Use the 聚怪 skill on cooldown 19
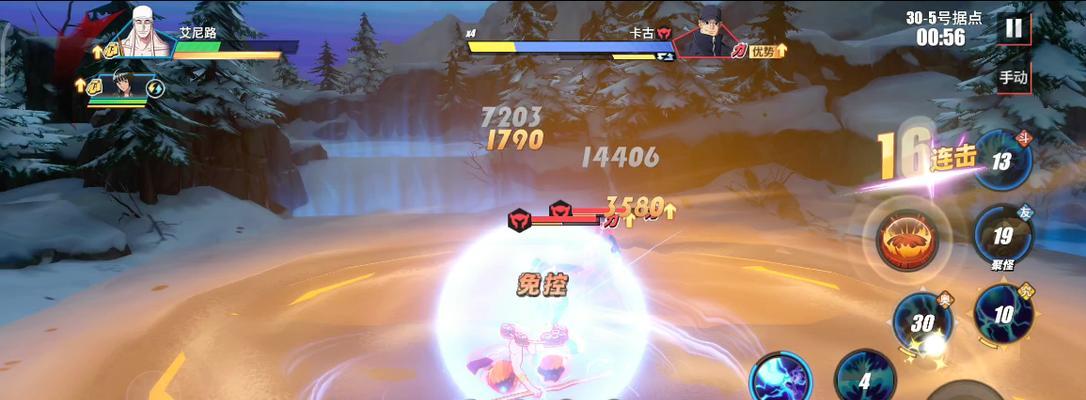This screenshot has width=1086, height=400. [1002, 236]
